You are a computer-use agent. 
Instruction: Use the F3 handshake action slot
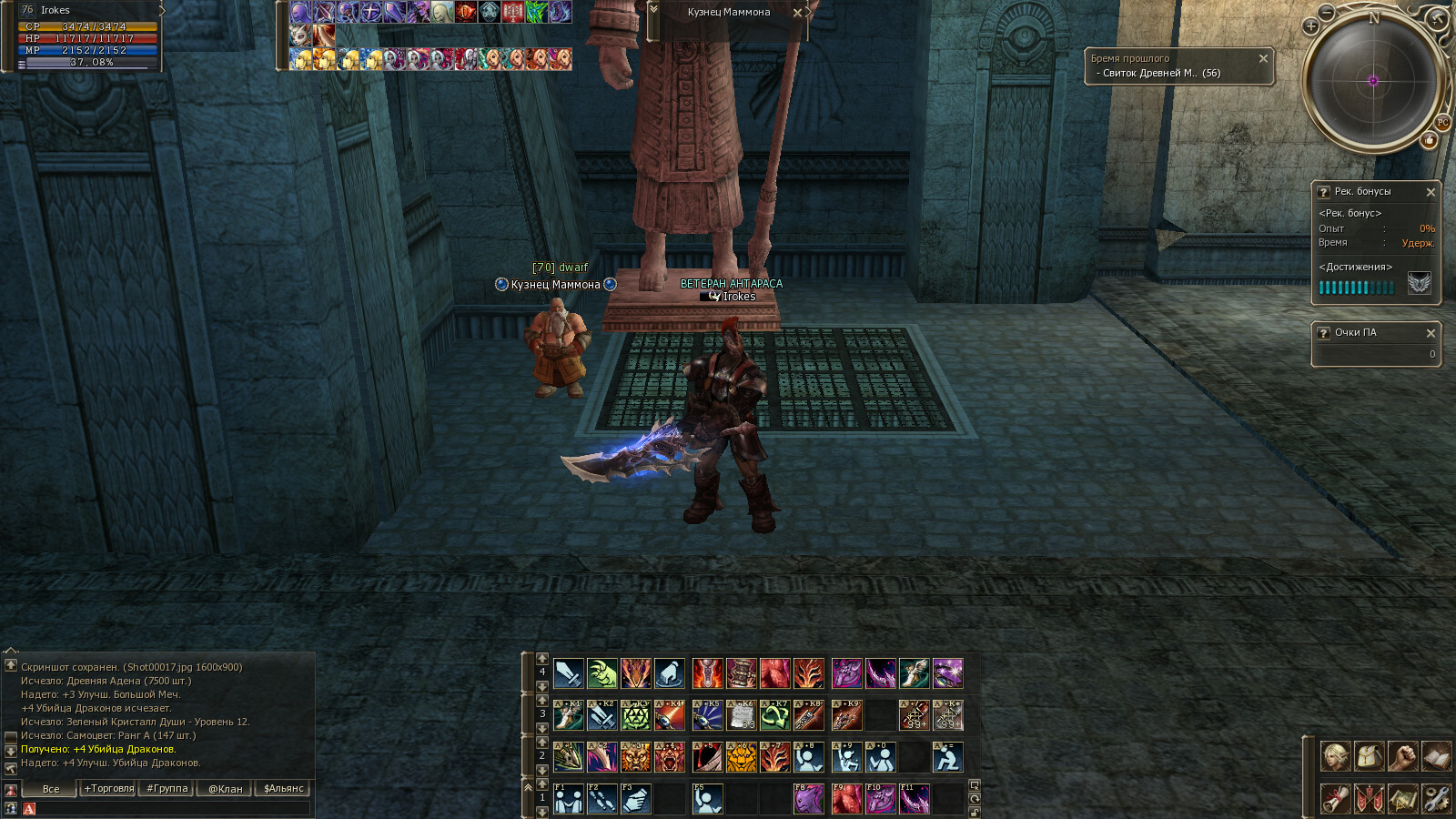tap(635, 799)
